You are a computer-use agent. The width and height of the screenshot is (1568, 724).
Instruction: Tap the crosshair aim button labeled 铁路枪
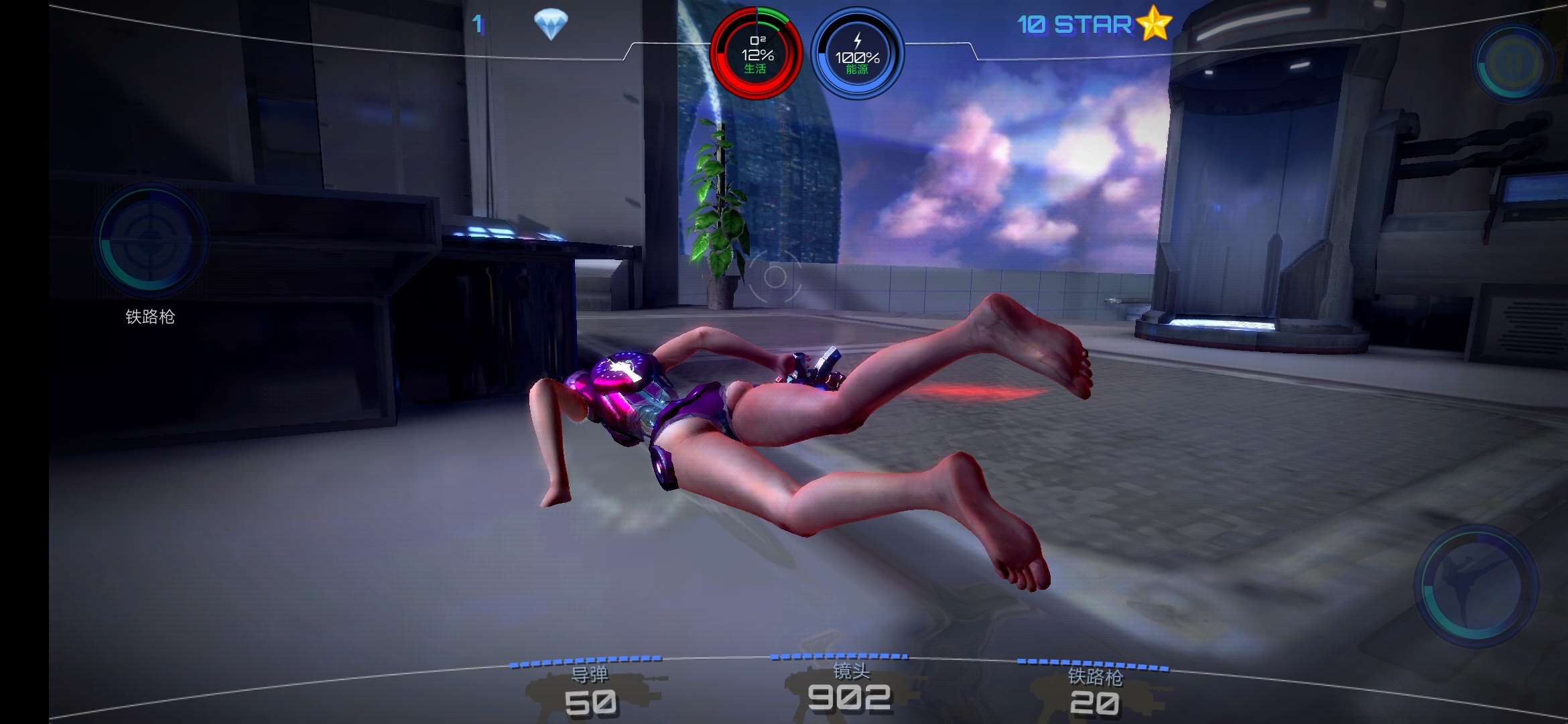pyautogui.click(x=151, y=240)
